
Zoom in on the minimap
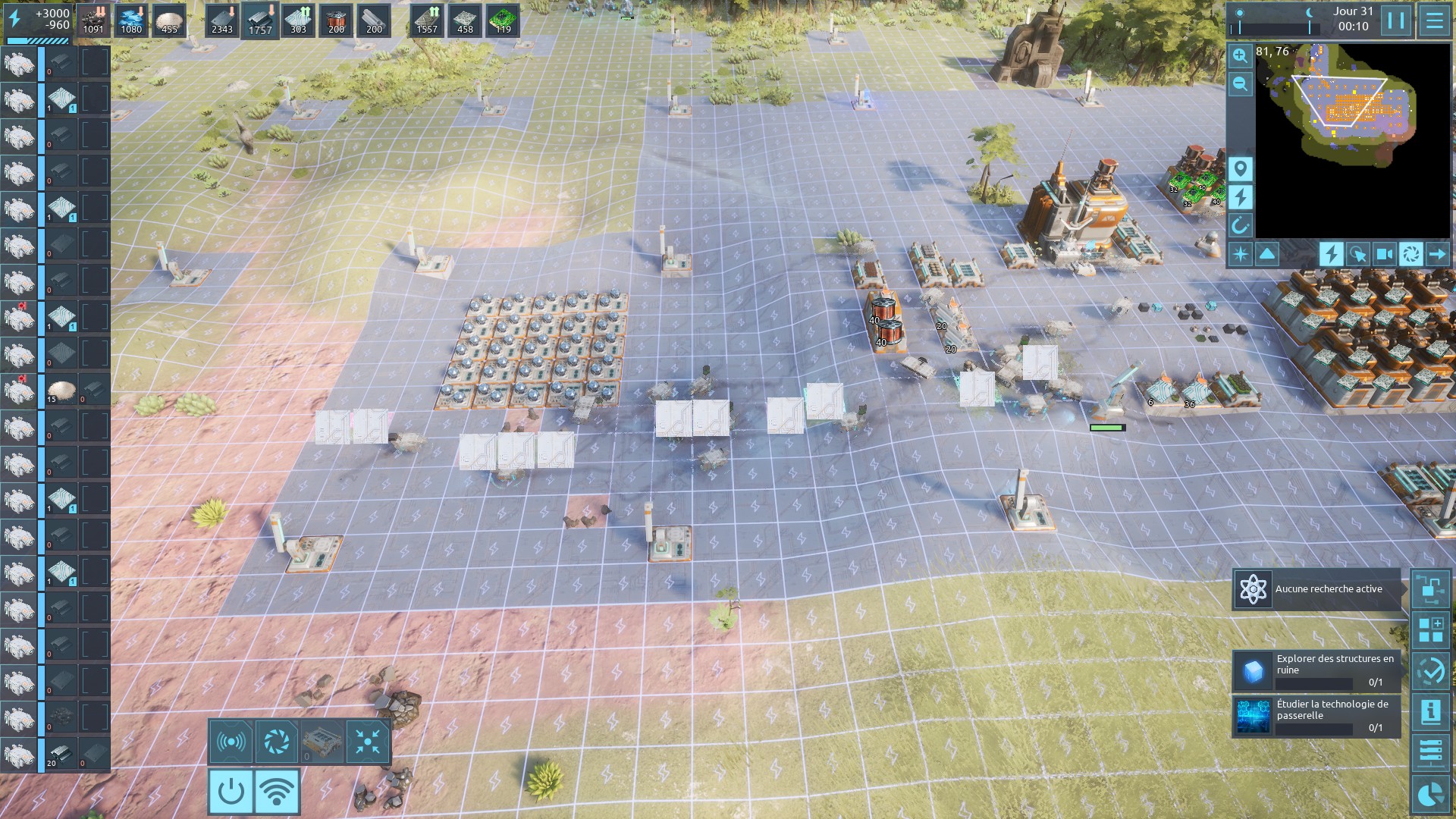[x=1241, y=55]
